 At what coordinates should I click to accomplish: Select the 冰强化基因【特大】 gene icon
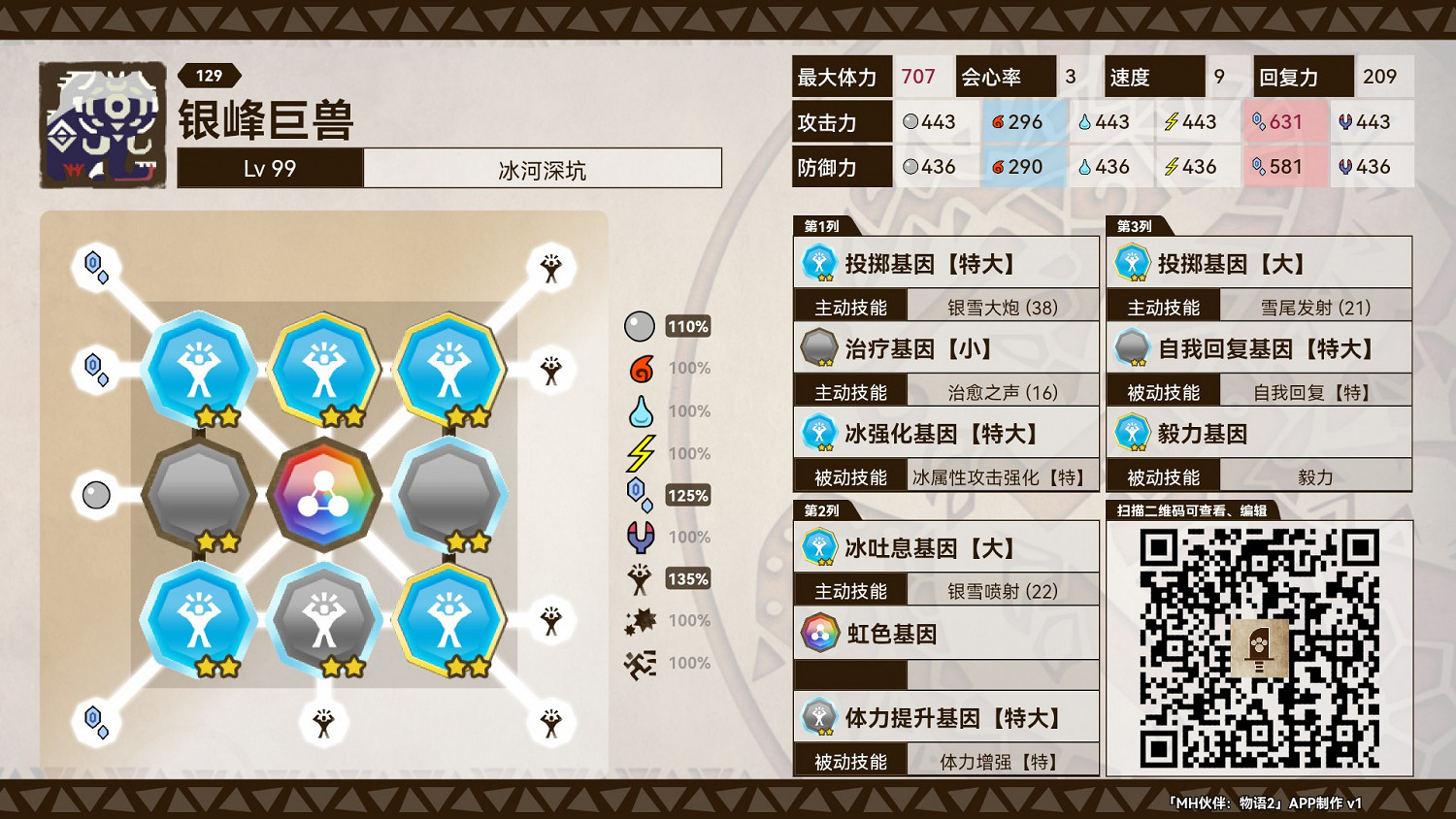tap(820, 432)
